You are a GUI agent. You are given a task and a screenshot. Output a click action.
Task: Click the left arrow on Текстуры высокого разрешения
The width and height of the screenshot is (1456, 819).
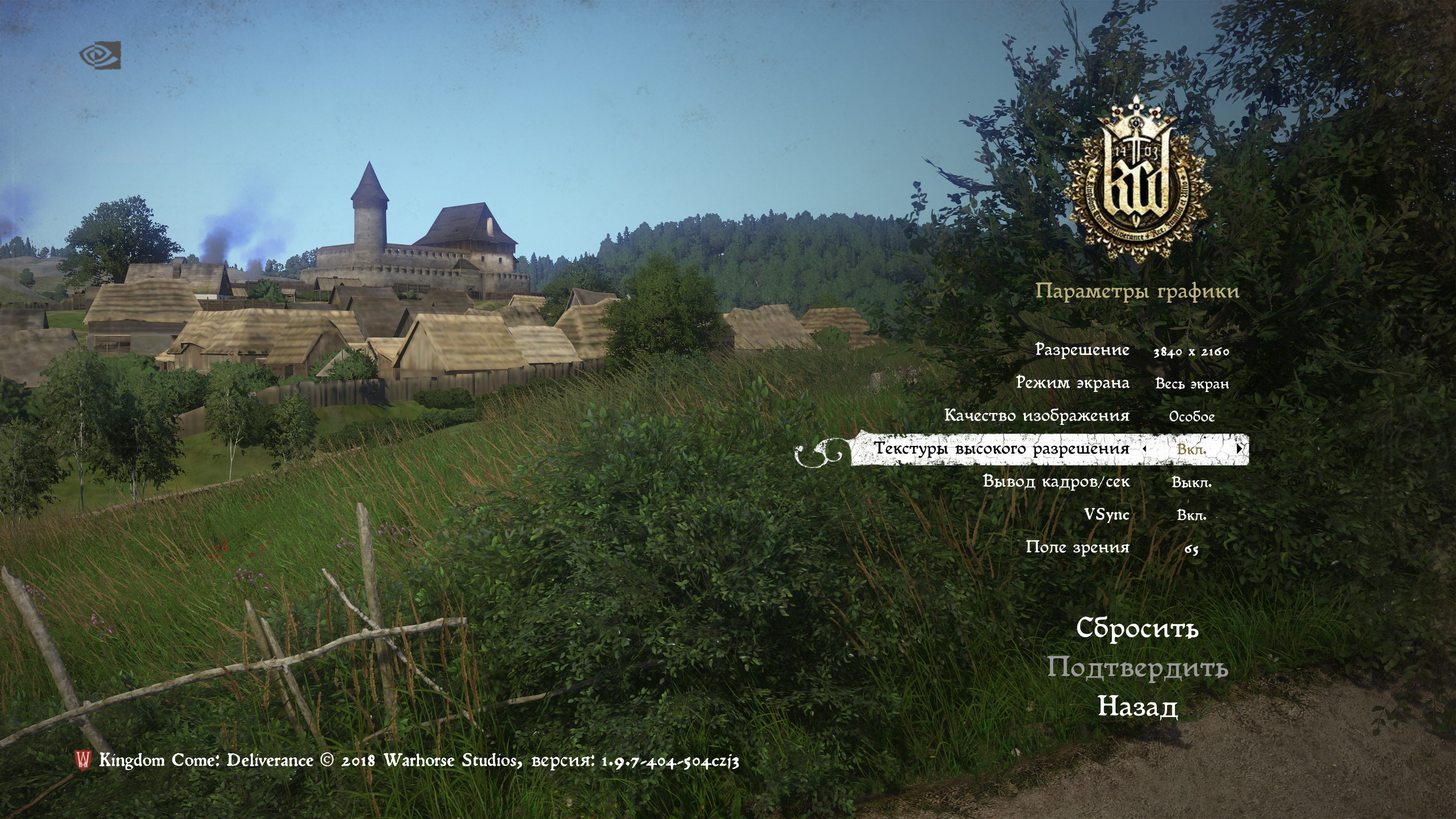pos(1145,448)
